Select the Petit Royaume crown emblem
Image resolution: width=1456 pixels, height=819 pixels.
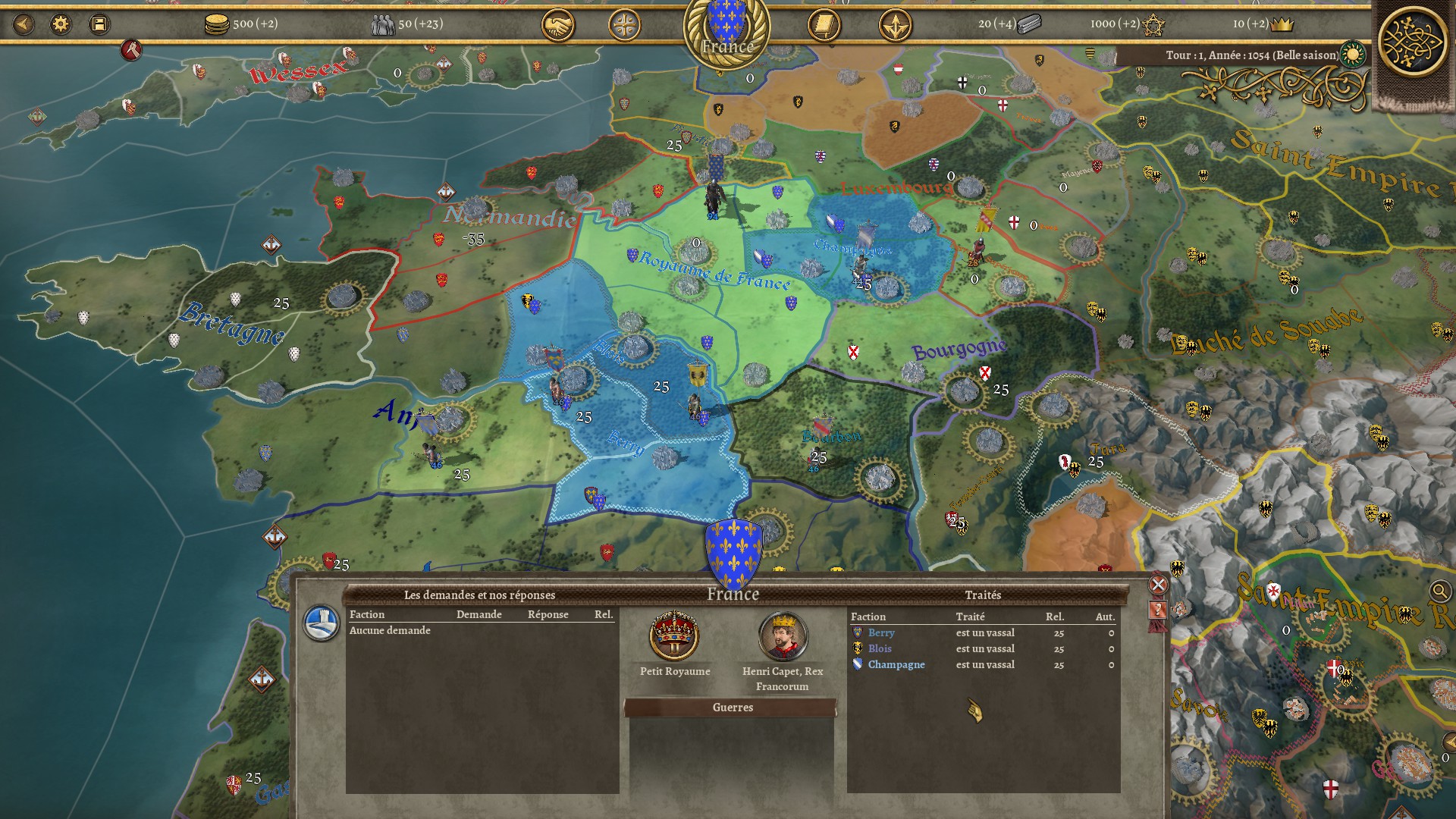[674, 635]
